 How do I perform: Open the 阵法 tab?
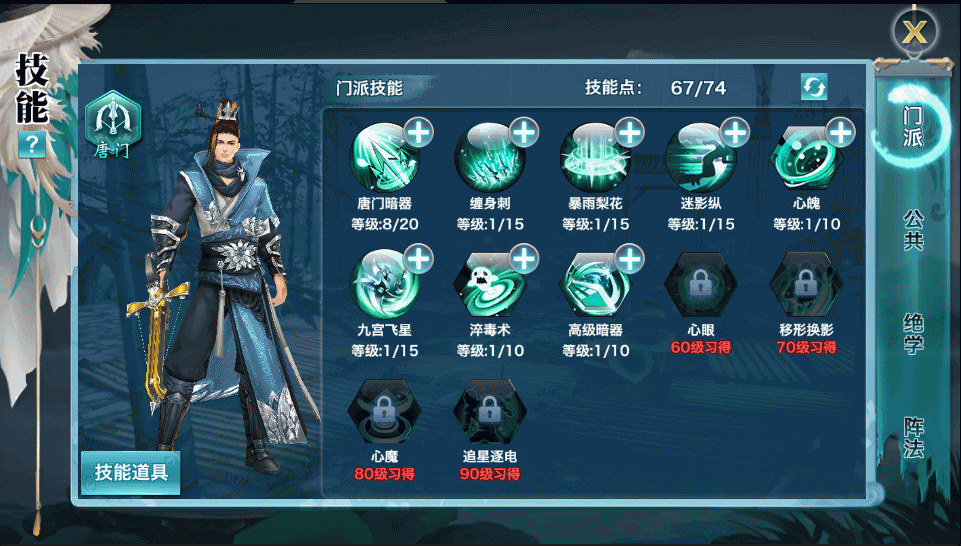pyautogui.click(x=912, y=438)
